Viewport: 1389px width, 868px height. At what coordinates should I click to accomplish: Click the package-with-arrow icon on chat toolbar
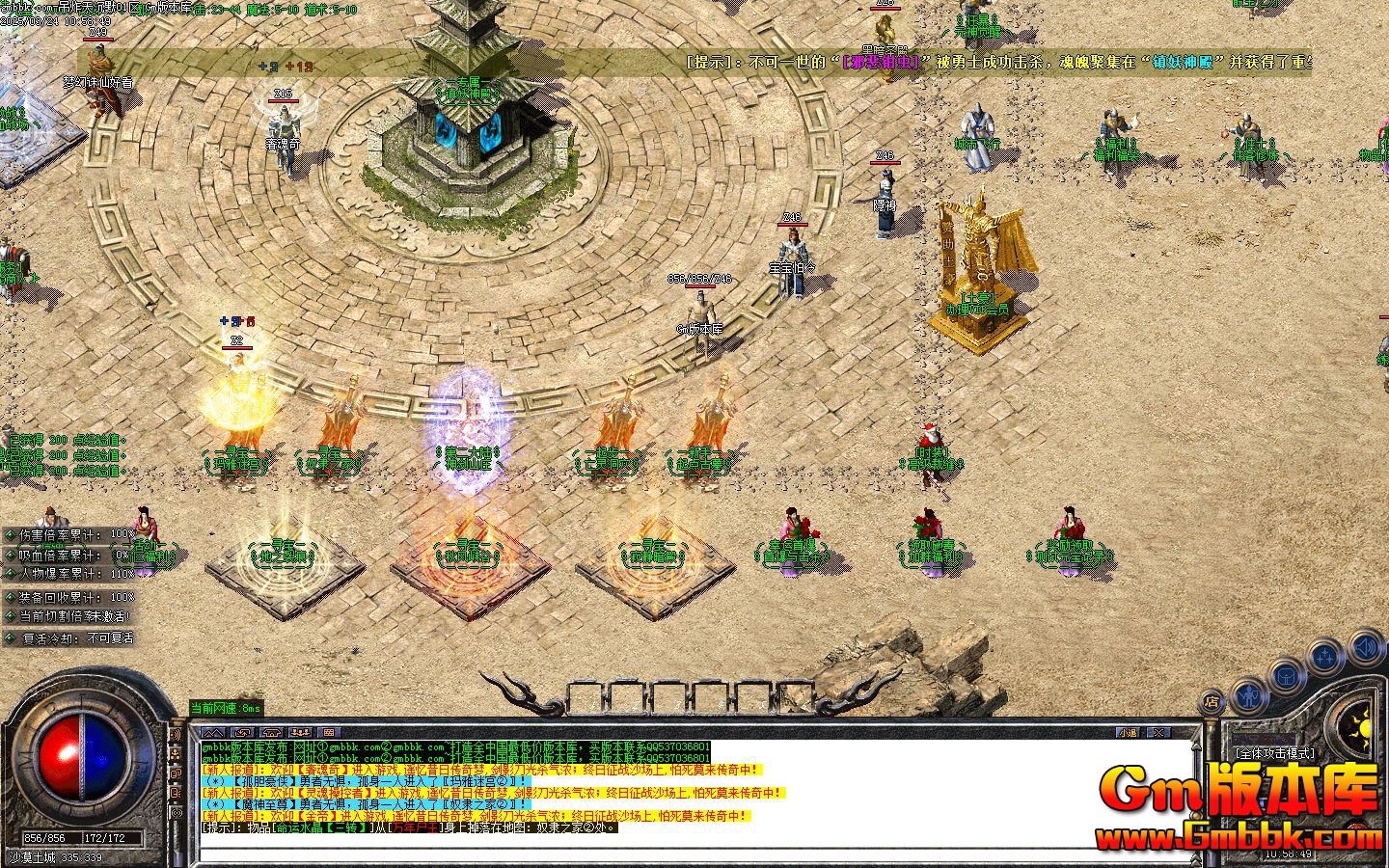242,732
